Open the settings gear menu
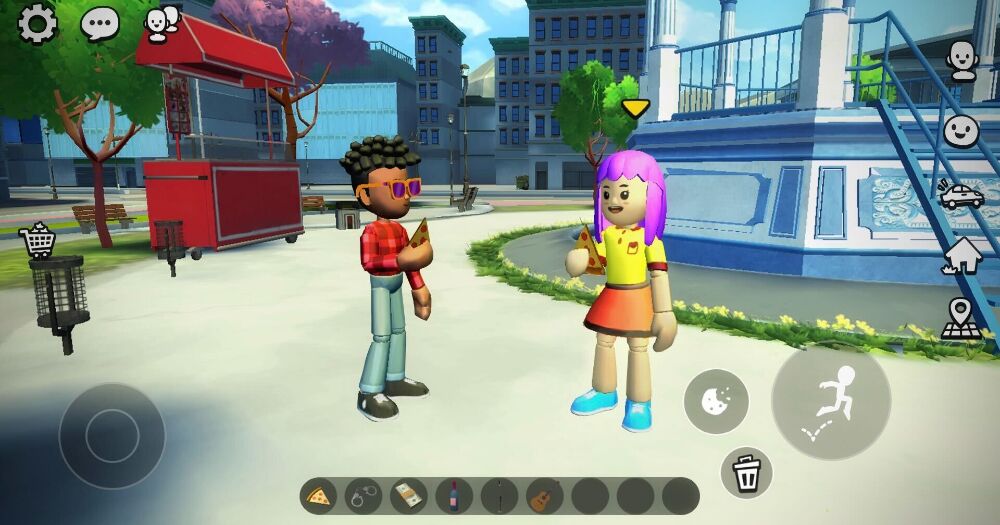The width and height of the screenshot is (1000, 525). 37,24
